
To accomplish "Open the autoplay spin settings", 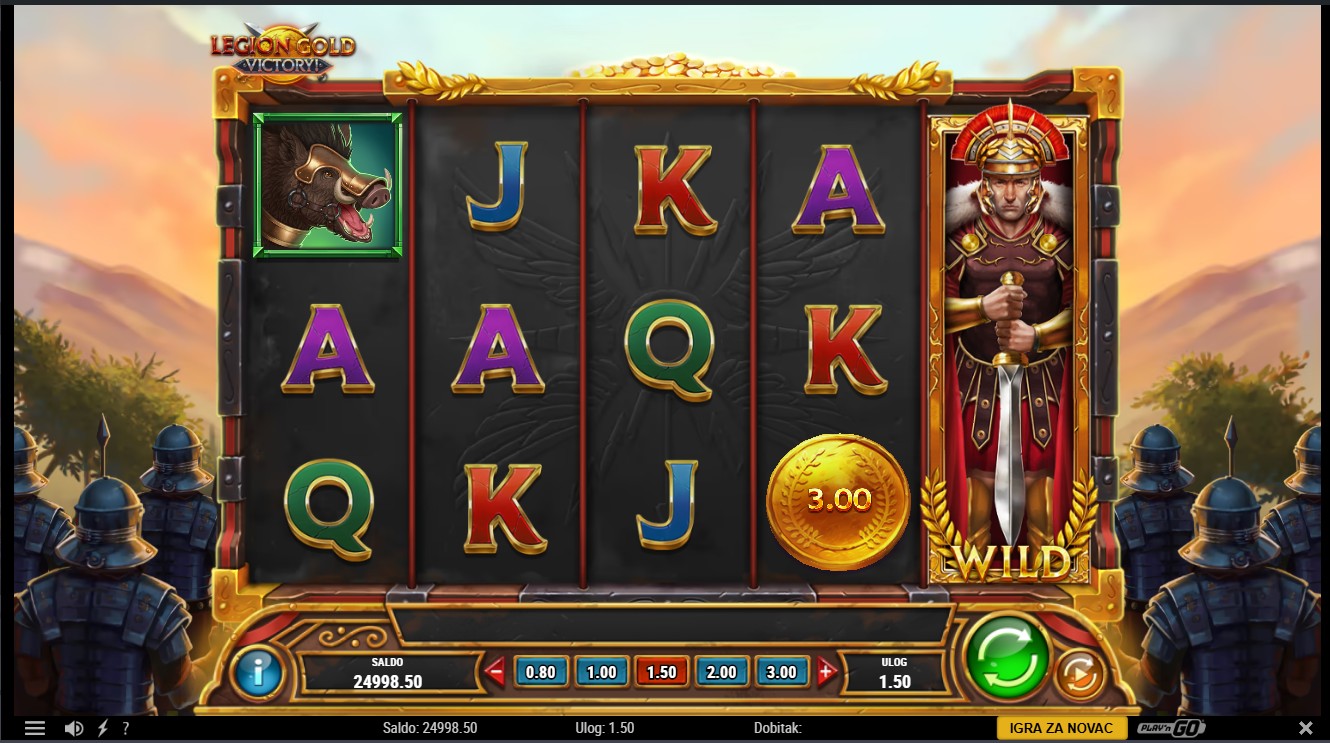I will coord(1078,674).
